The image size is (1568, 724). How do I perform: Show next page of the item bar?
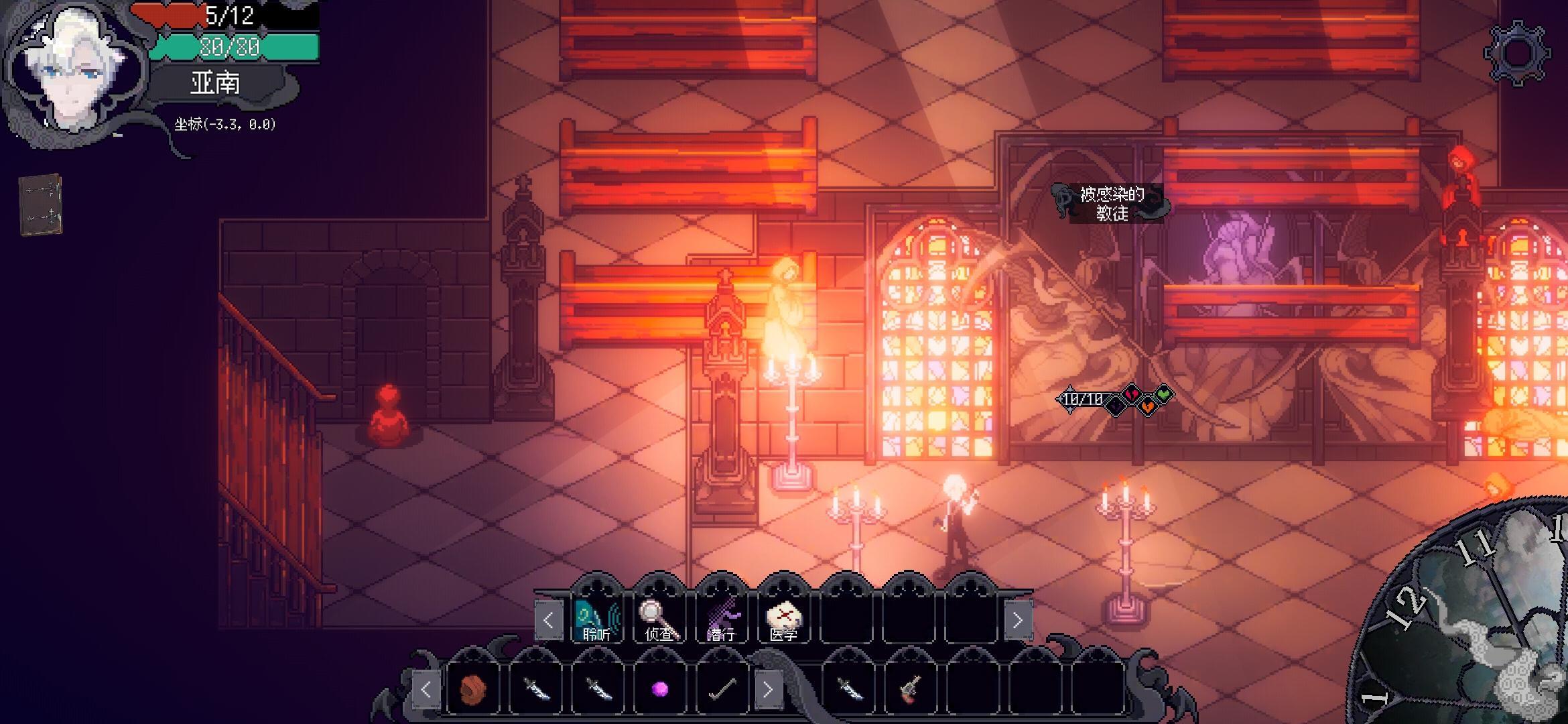point(768,689)
